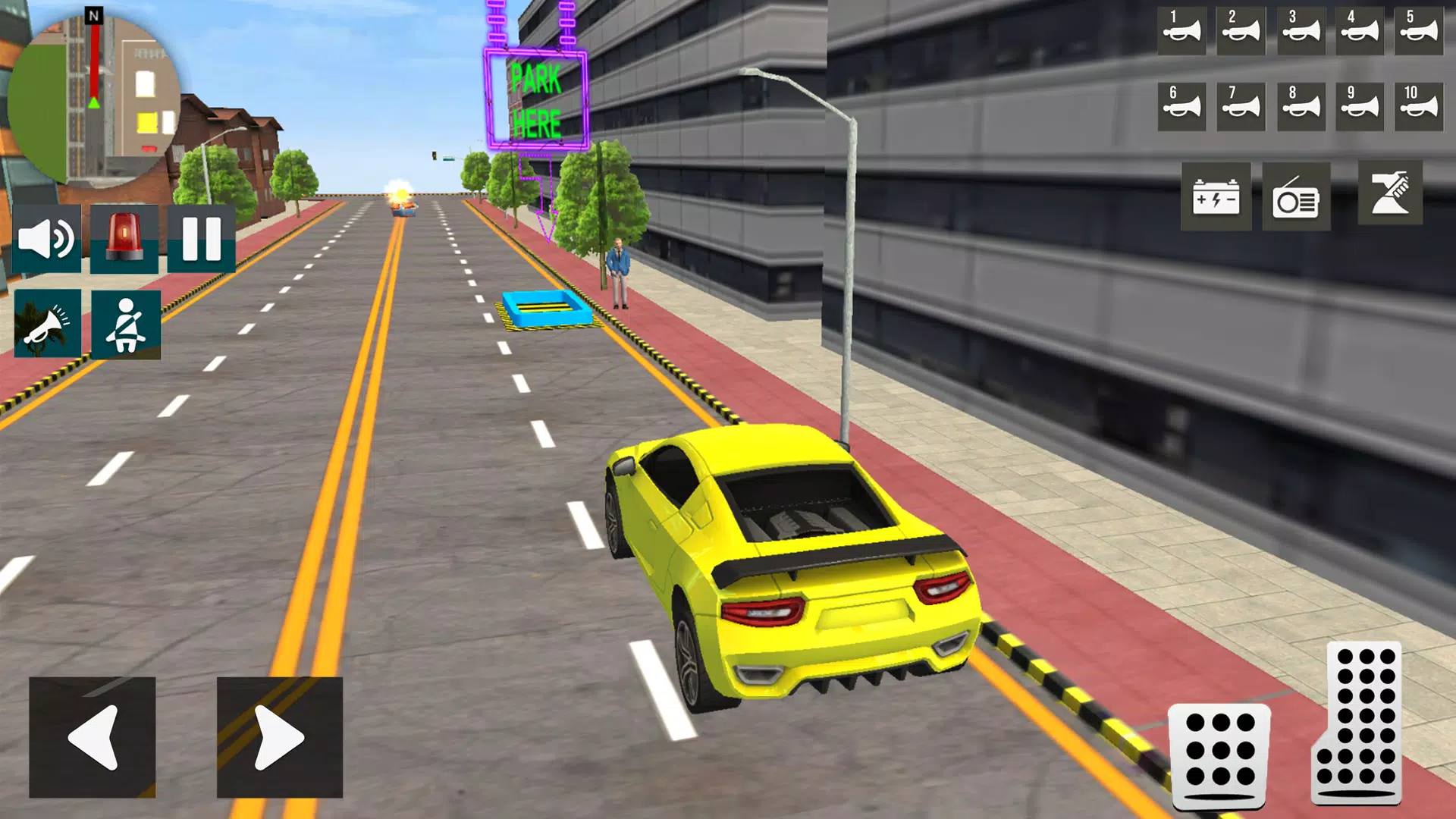Play horn sound number 7

pyautogui.click(x=1241, y=106)
